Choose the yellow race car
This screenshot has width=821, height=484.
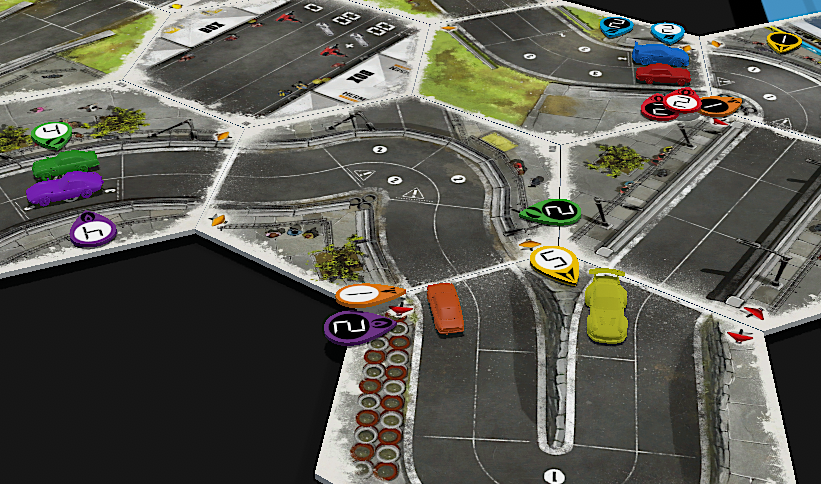604,306
